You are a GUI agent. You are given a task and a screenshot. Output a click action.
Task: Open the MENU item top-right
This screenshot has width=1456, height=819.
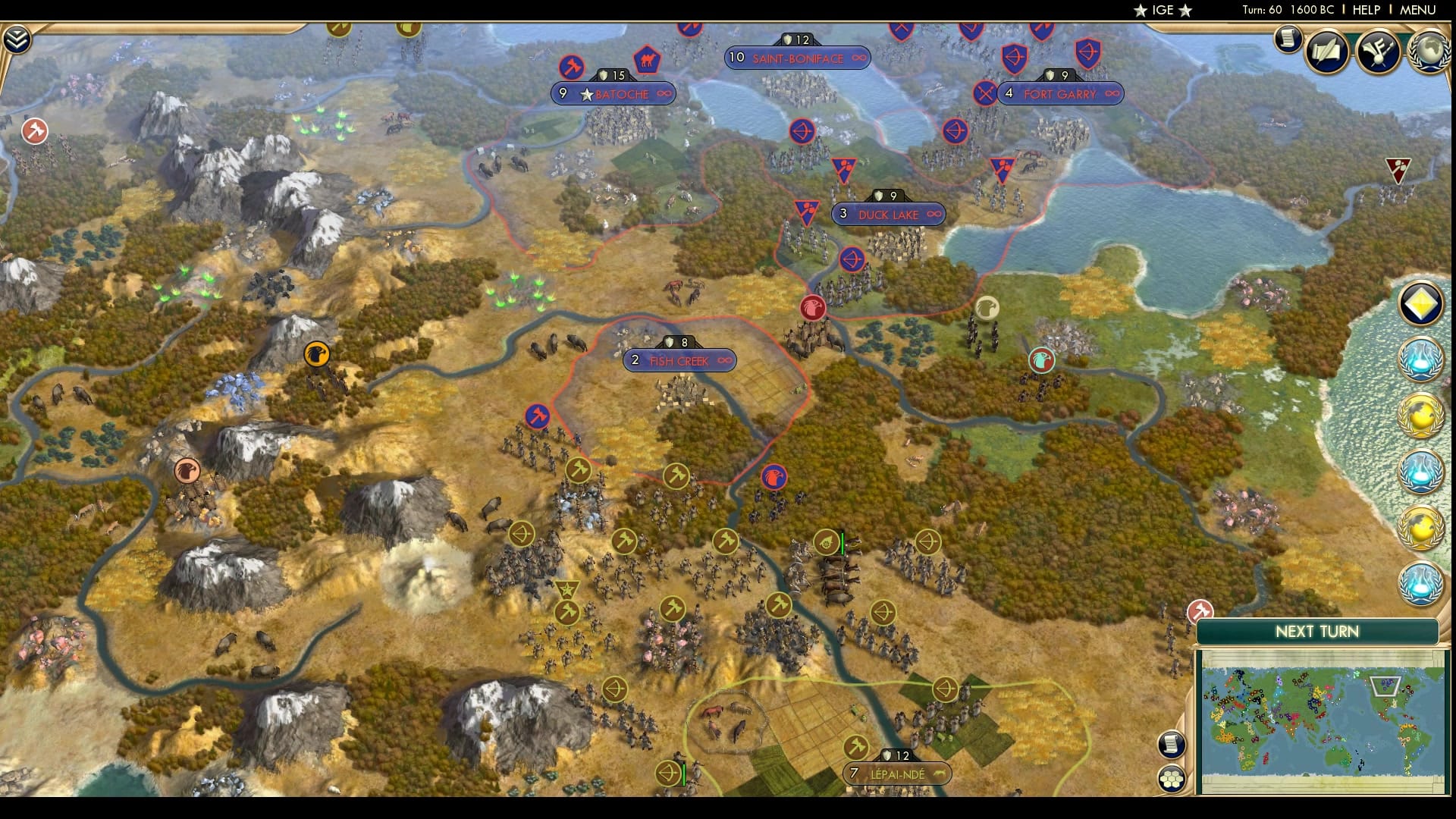1417,11
